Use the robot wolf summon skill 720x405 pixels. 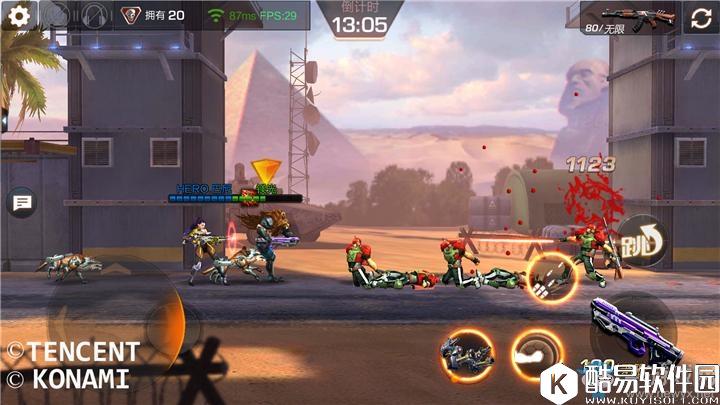point(466,353)
